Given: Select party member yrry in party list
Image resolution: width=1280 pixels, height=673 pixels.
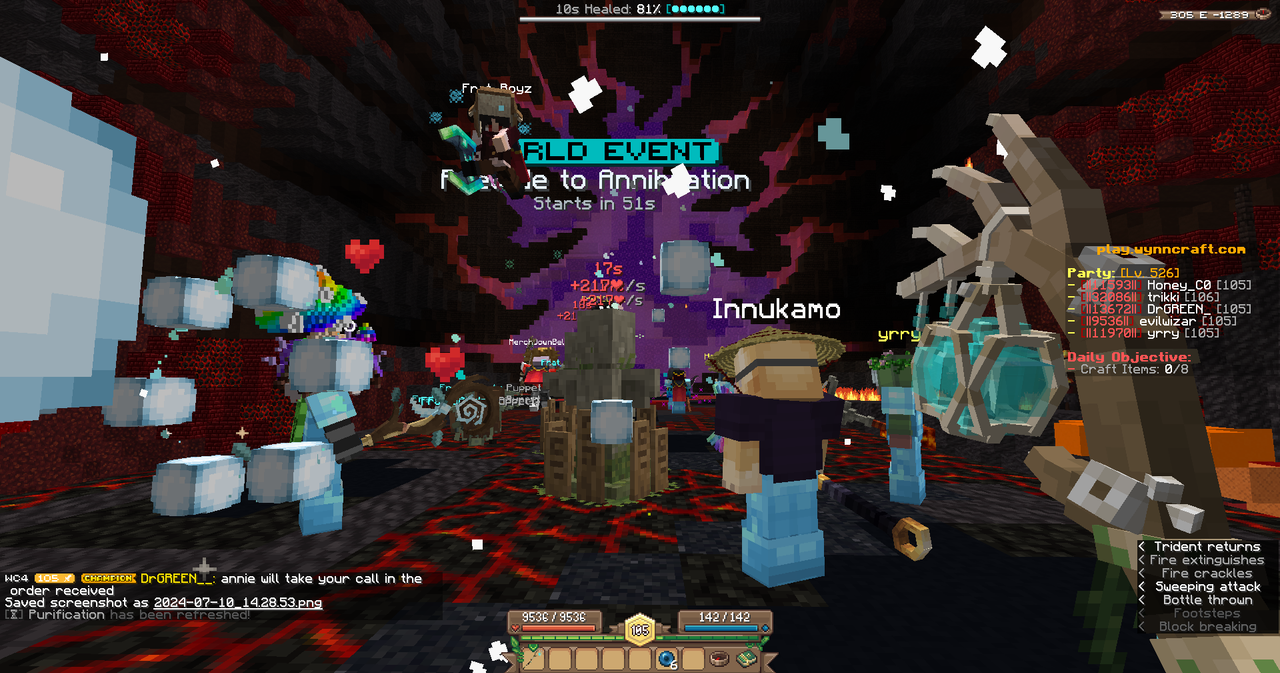Looking at the screenshot, I should coord(1163,334).
